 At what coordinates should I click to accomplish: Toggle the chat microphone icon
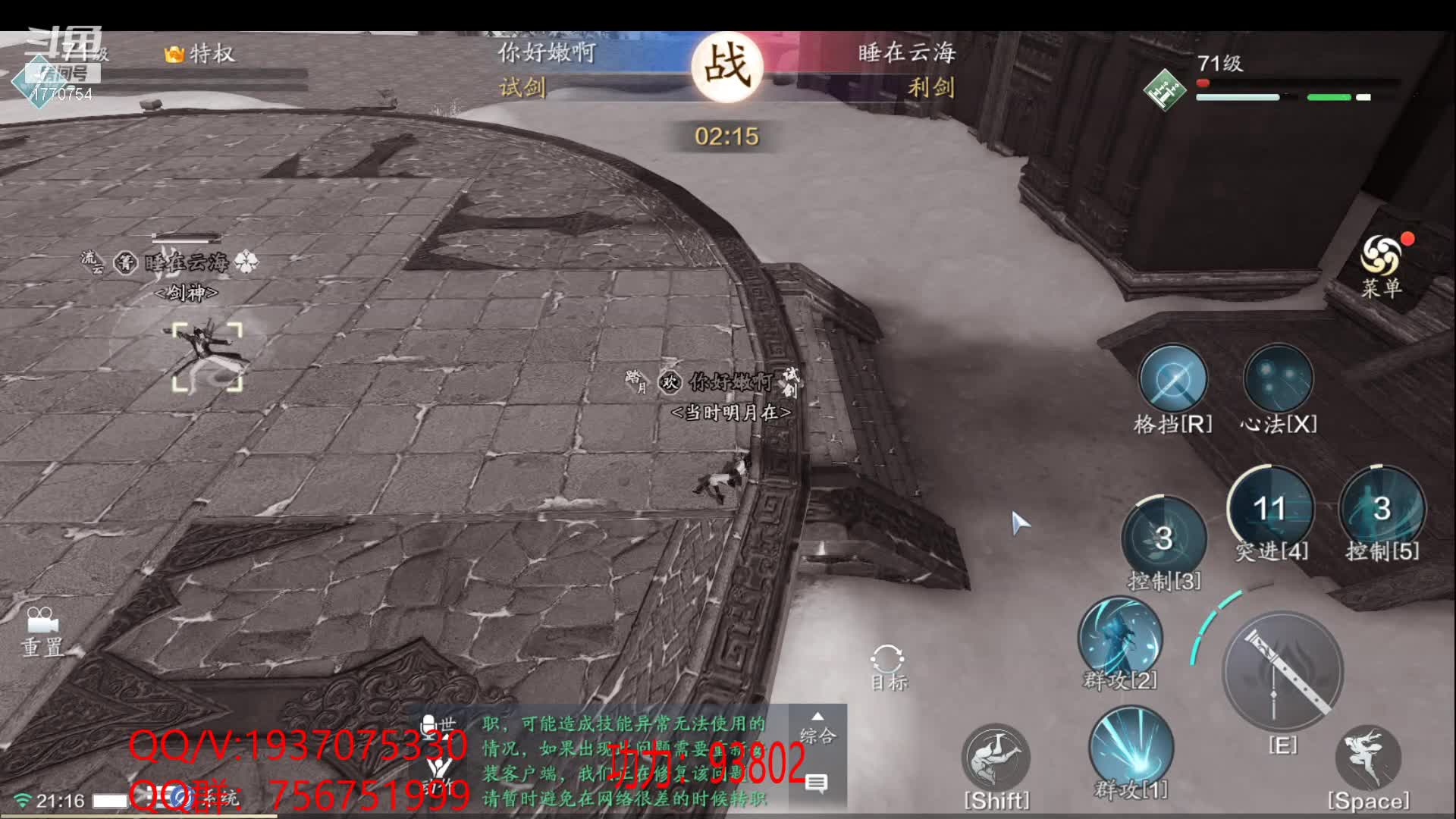(429, 726)
